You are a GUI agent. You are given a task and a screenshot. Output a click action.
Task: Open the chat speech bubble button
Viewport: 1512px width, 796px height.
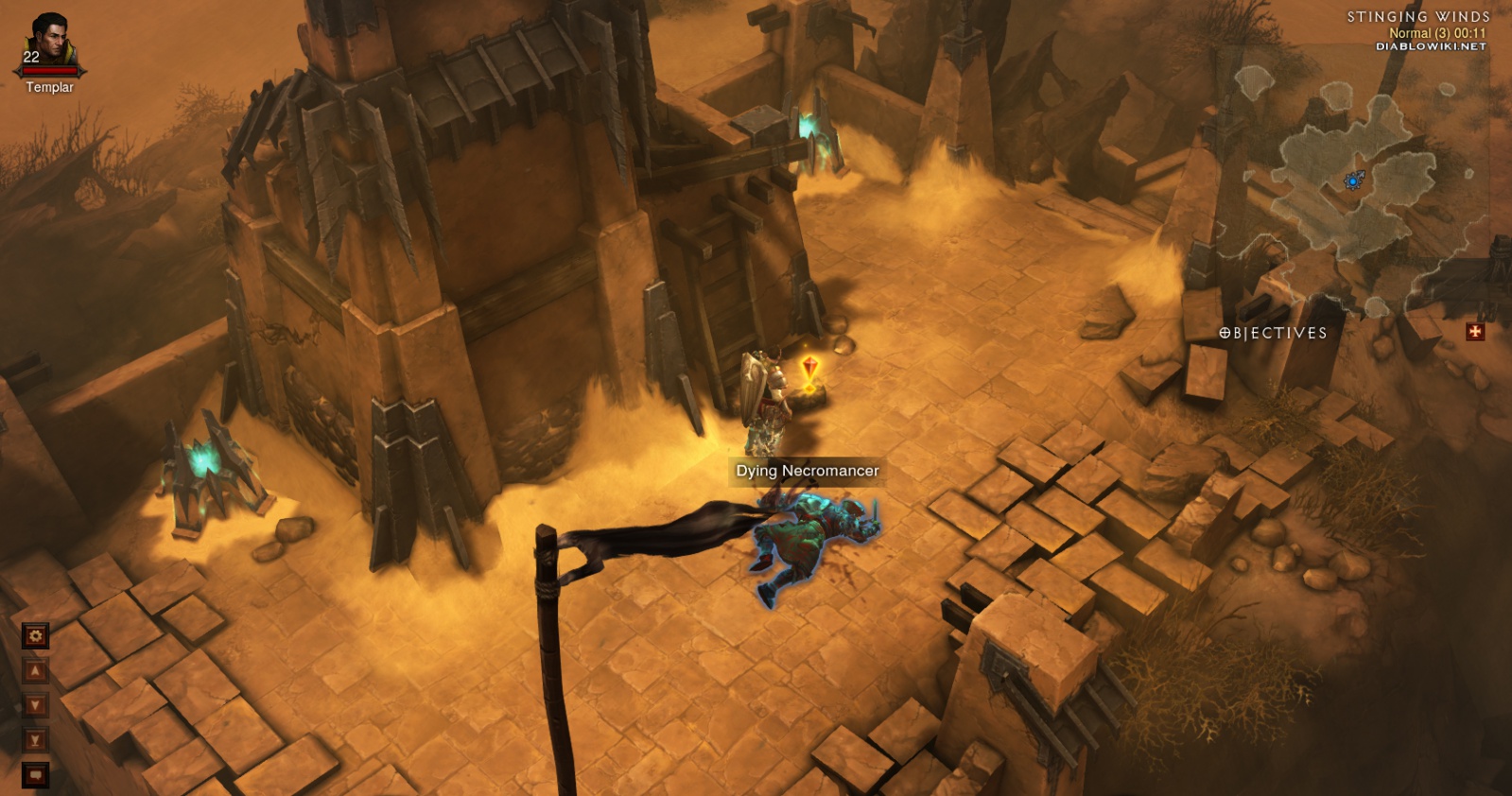point(35,775)
